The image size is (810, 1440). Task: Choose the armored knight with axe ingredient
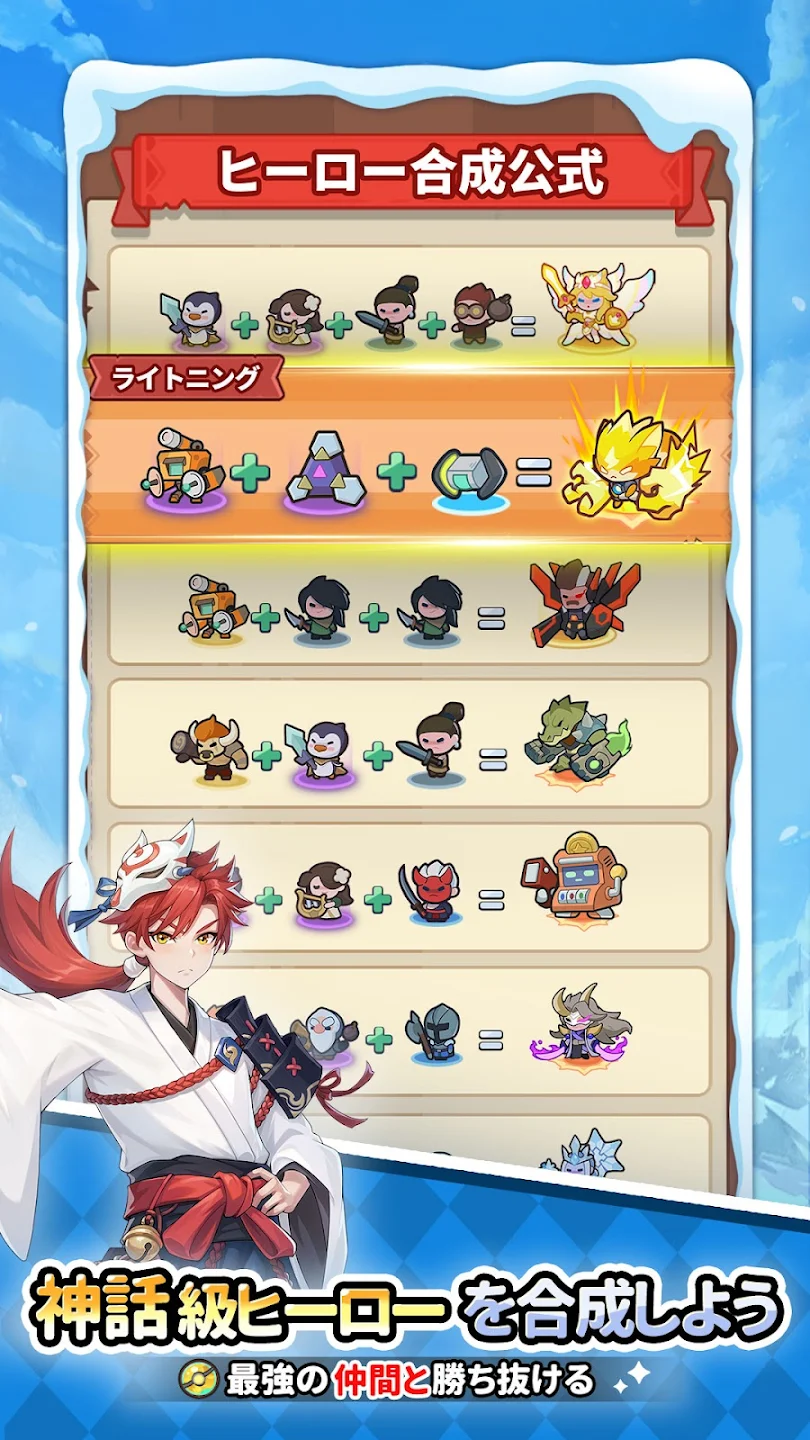click(433, 1033)
